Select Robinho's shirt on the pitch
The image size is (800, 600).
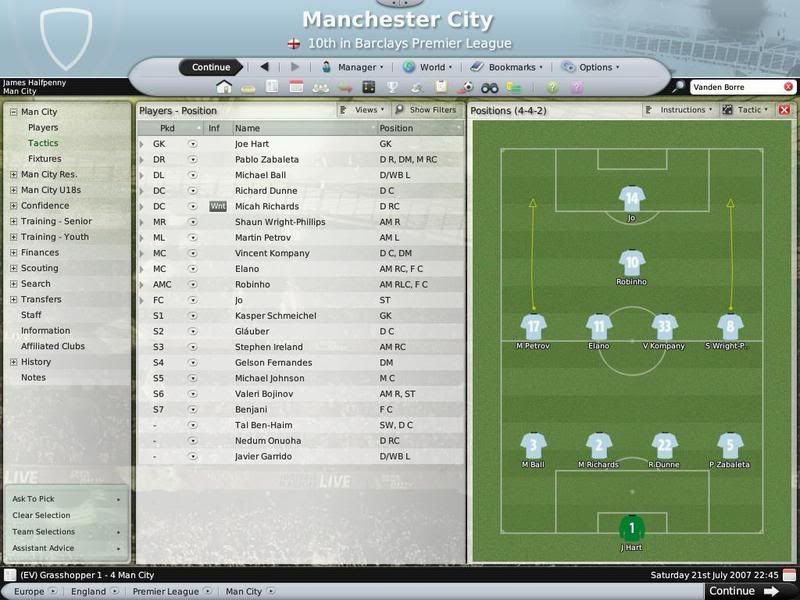(x=631, y=263)
